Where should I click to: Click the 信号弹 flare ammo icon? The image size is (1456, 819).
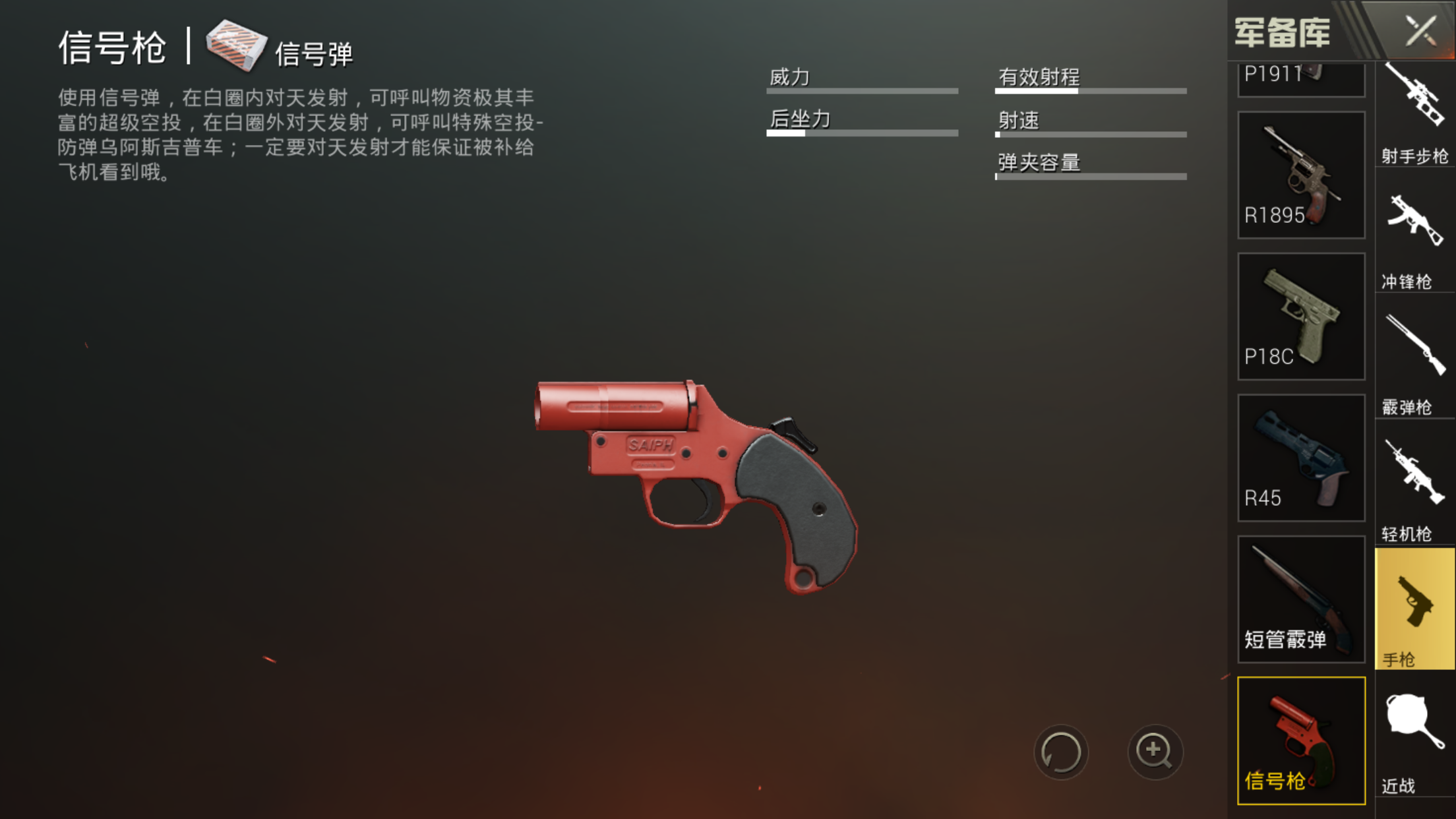(235, 45)
